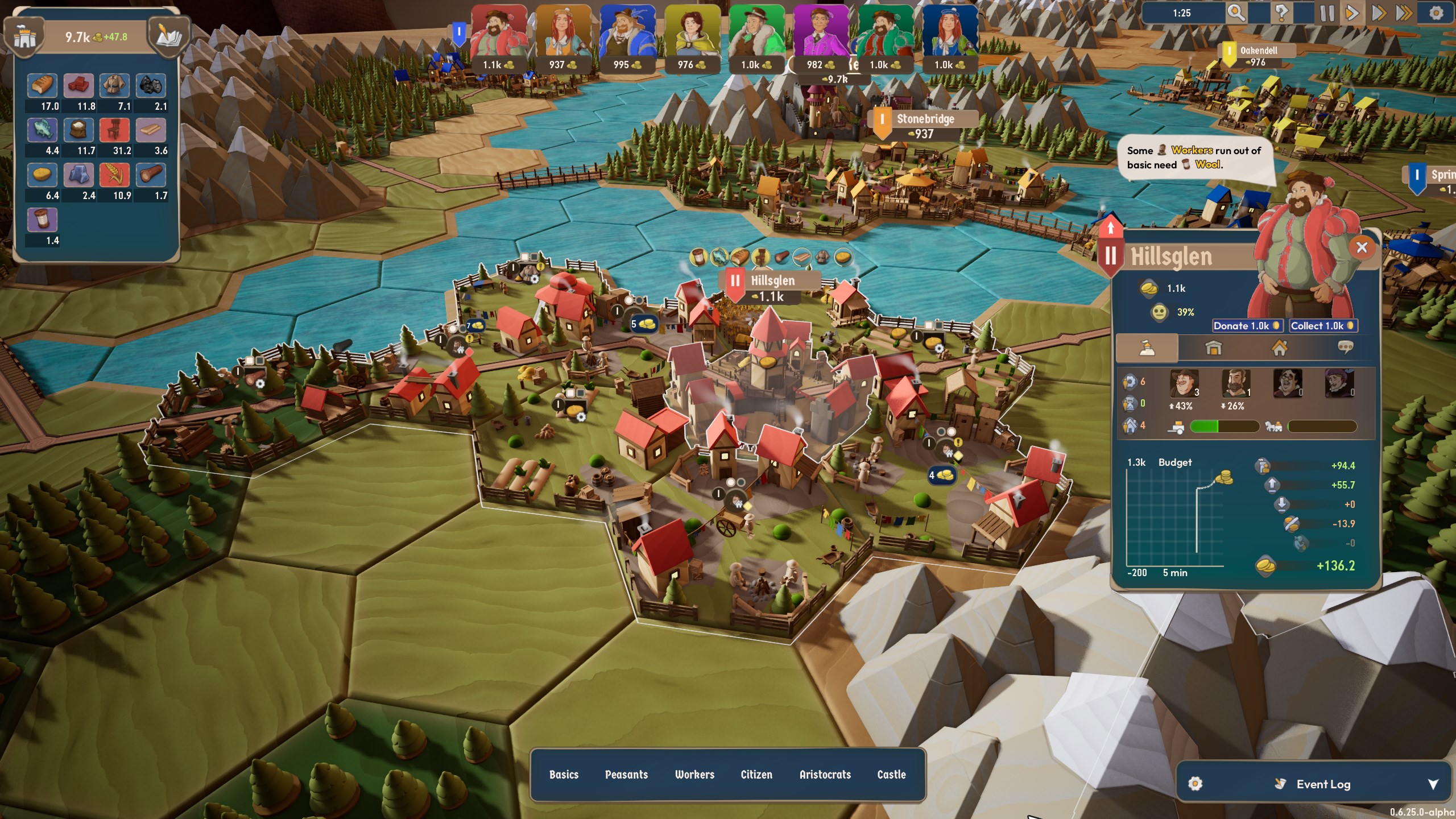Open the orange house tab
Image resolution: width=1456 pixels, height=819 pixels.
(1279, 348)
